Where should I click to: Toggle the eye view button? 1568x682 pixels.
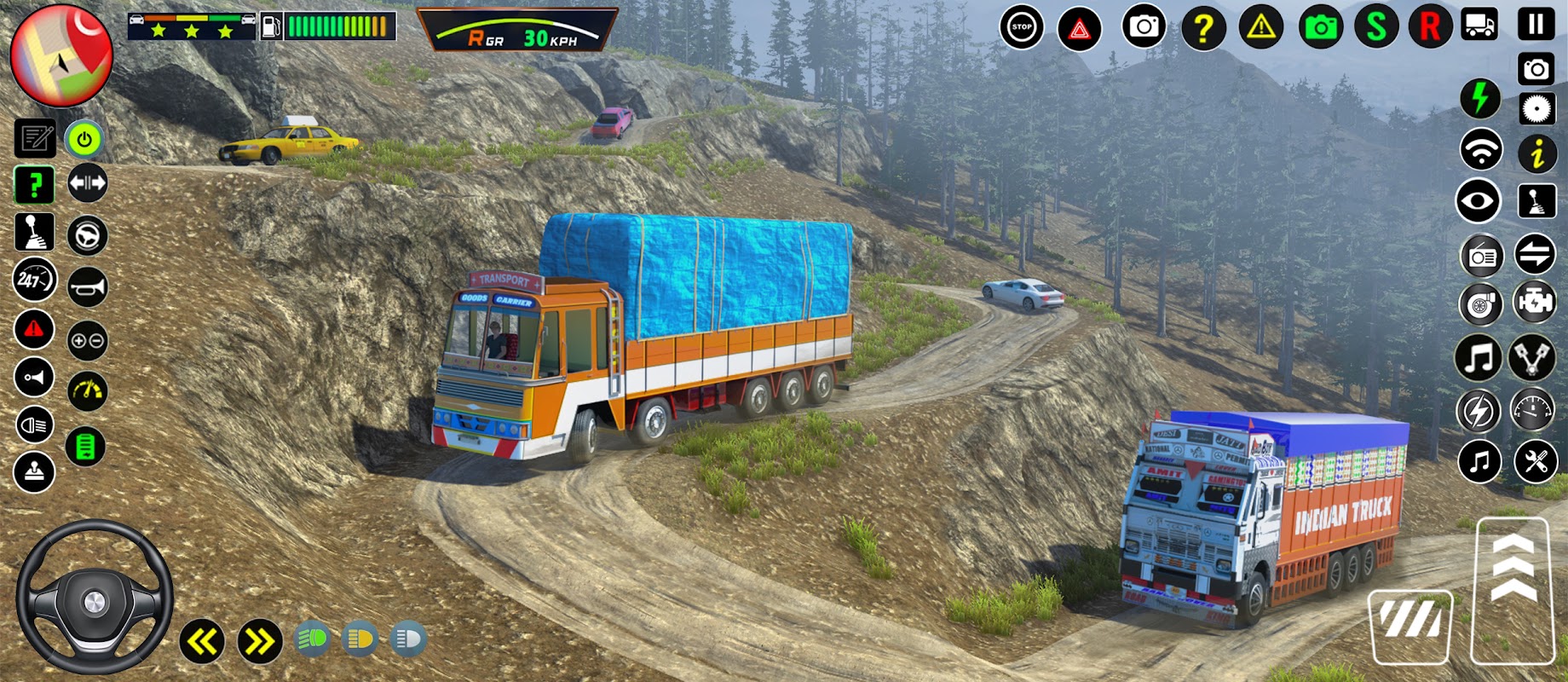[x=1479, y=202]
